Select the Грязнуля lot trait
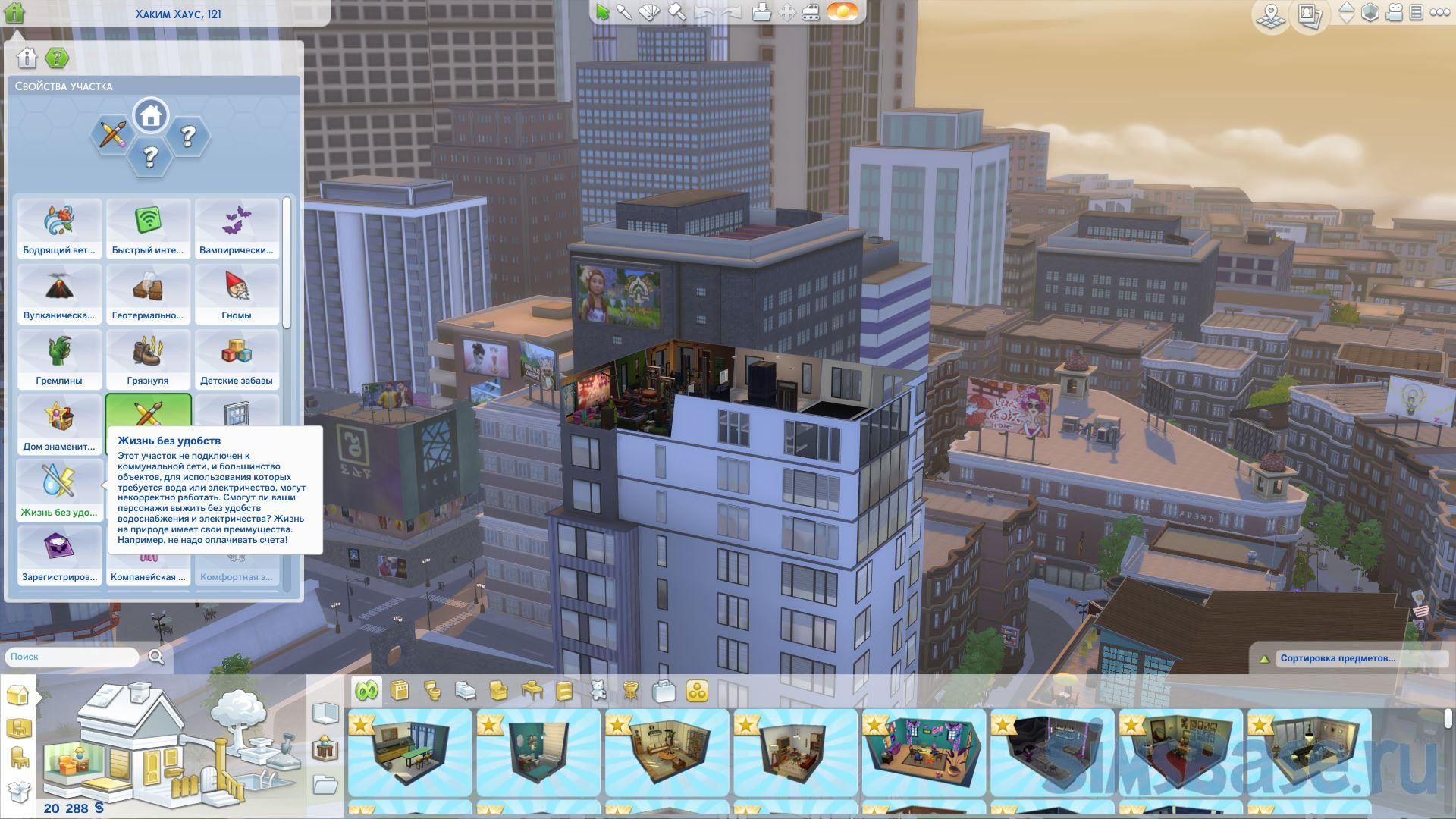 pyautogui.click(x=148, y=359)
